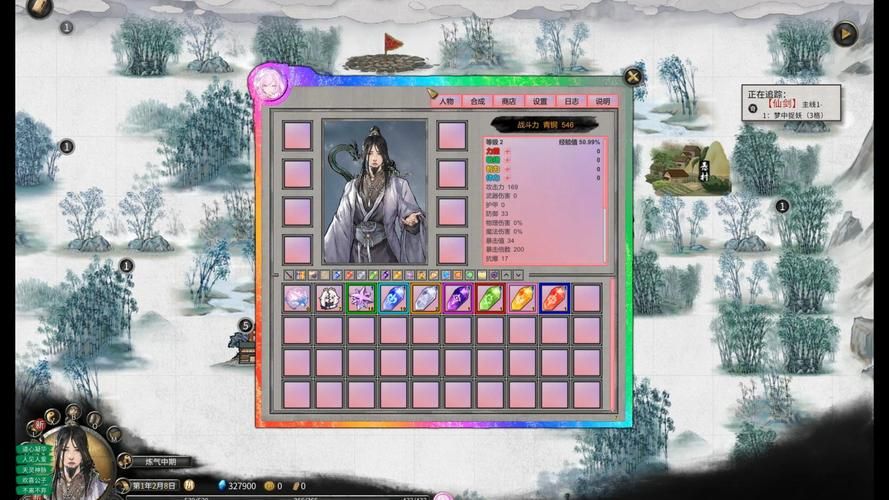This screenshot has height=500, width=889.
Task: Click the arrow button in top-right corner
Action: tap(845, 34)
